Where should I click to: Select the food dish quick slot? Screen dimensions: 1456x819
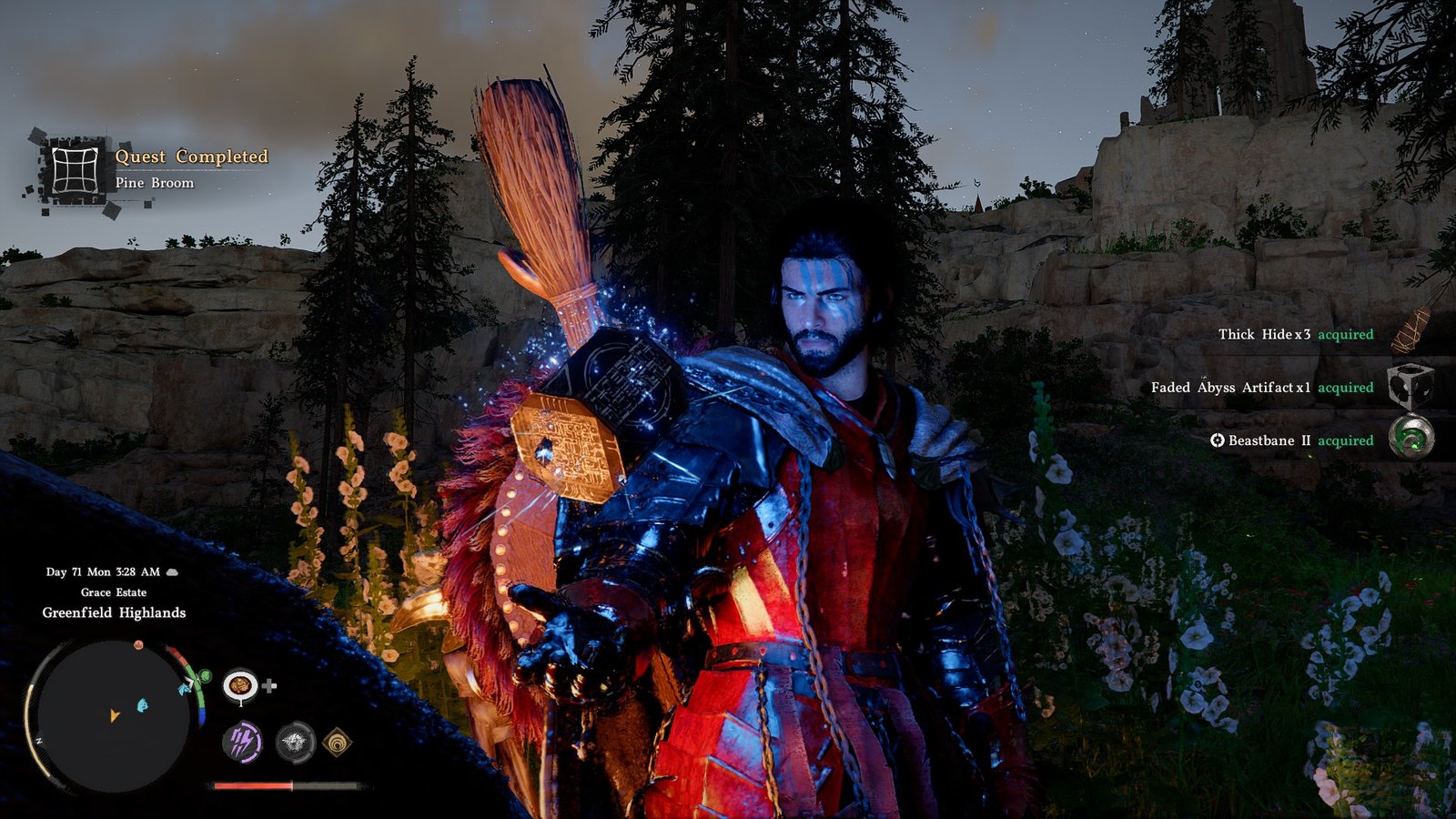click(x=240, y=685)
